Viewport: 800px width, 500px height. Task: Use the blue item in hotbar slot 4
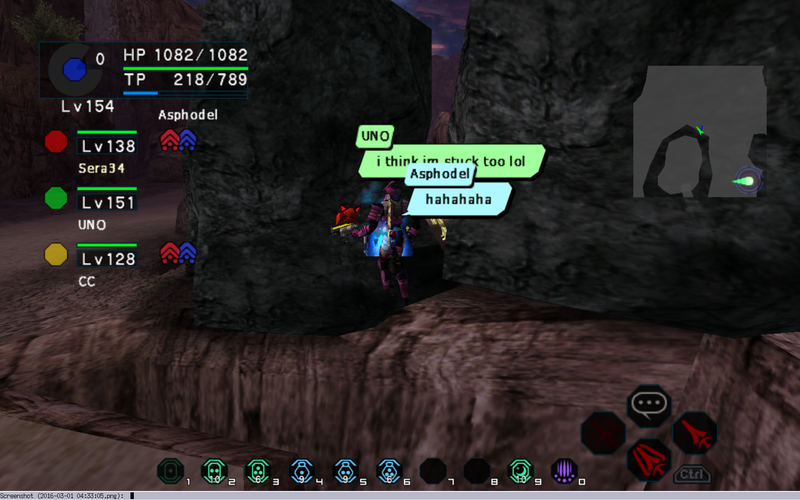301,470
